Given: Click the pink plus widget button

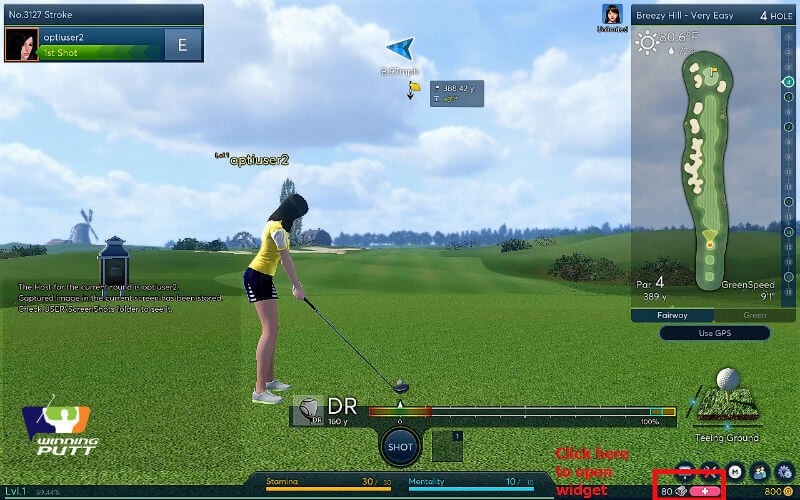Looking at the screenshot, I should [x=706, y=491].
